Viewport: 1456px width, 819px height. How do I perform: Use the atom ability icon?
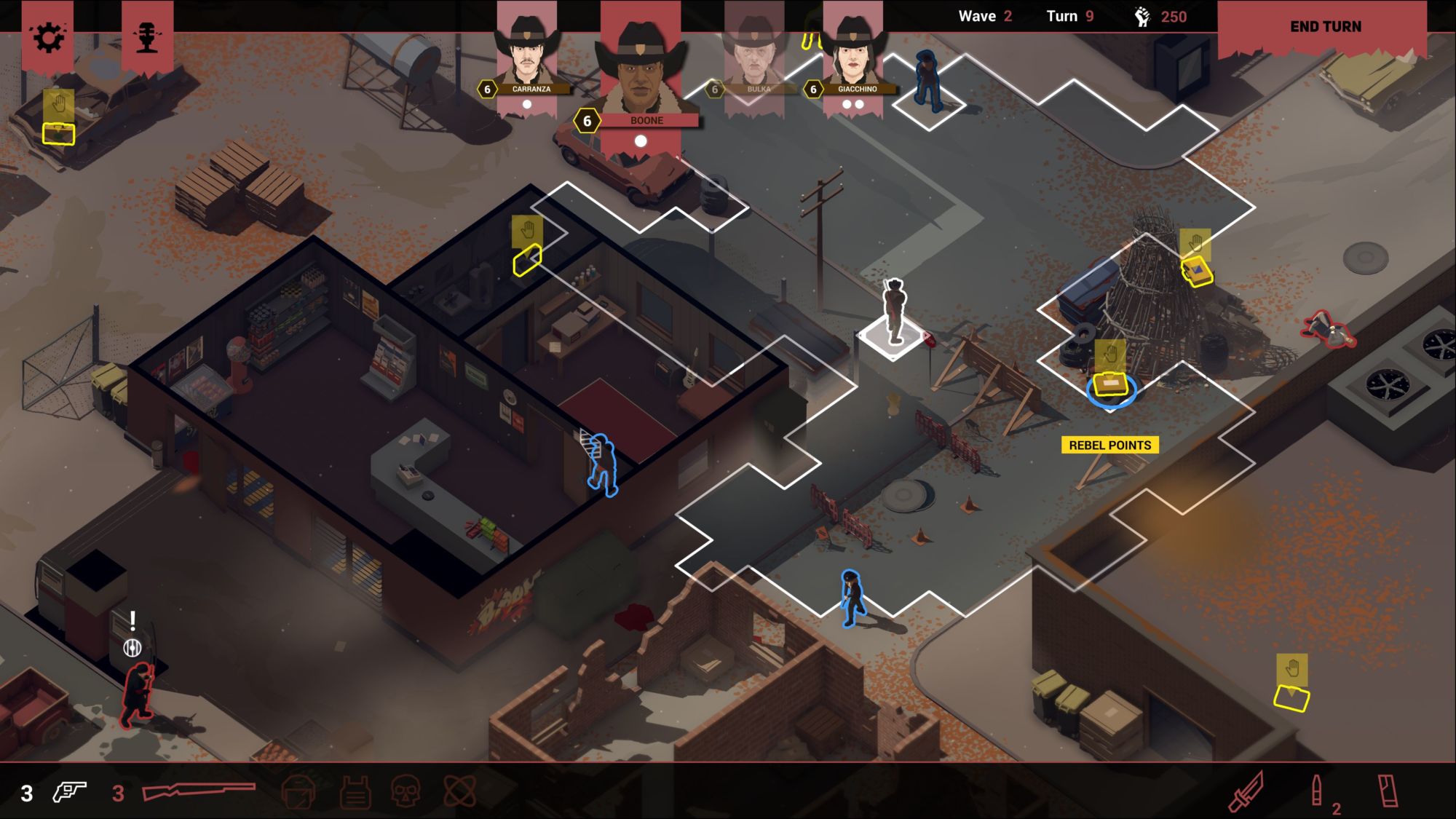tap(460, 791)
